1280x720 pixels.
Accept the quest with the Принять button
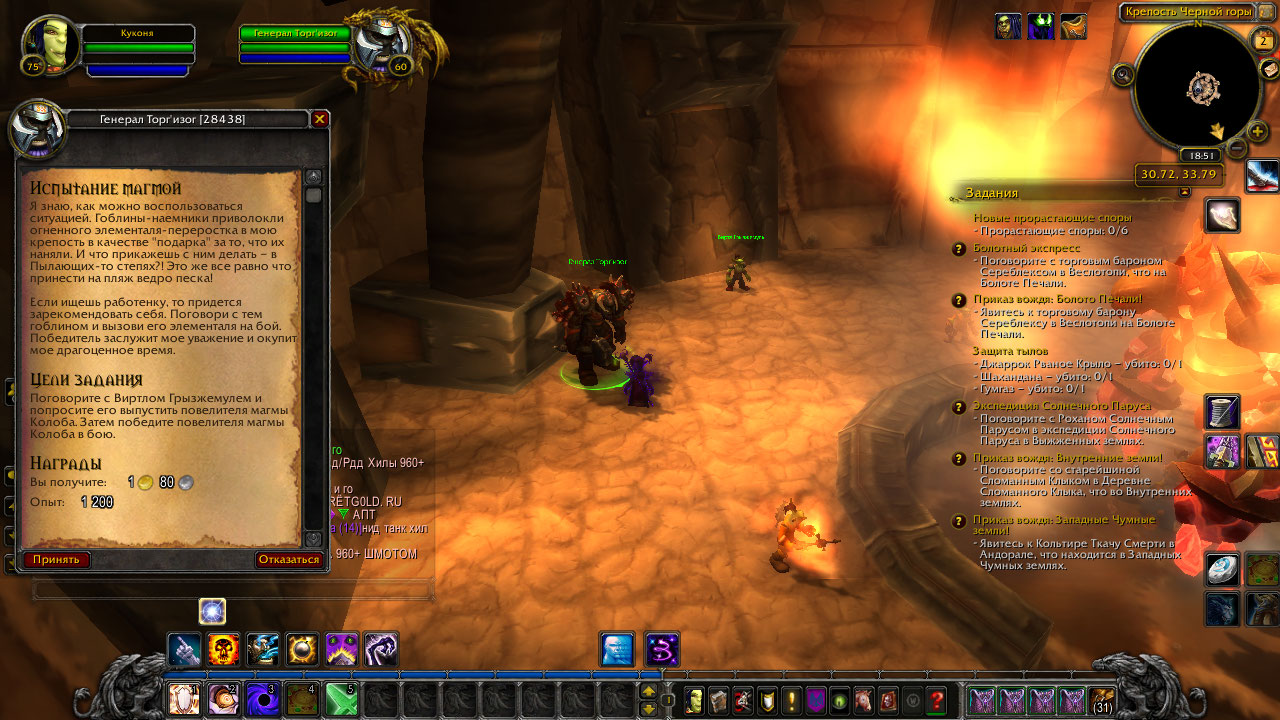point(56,559)
